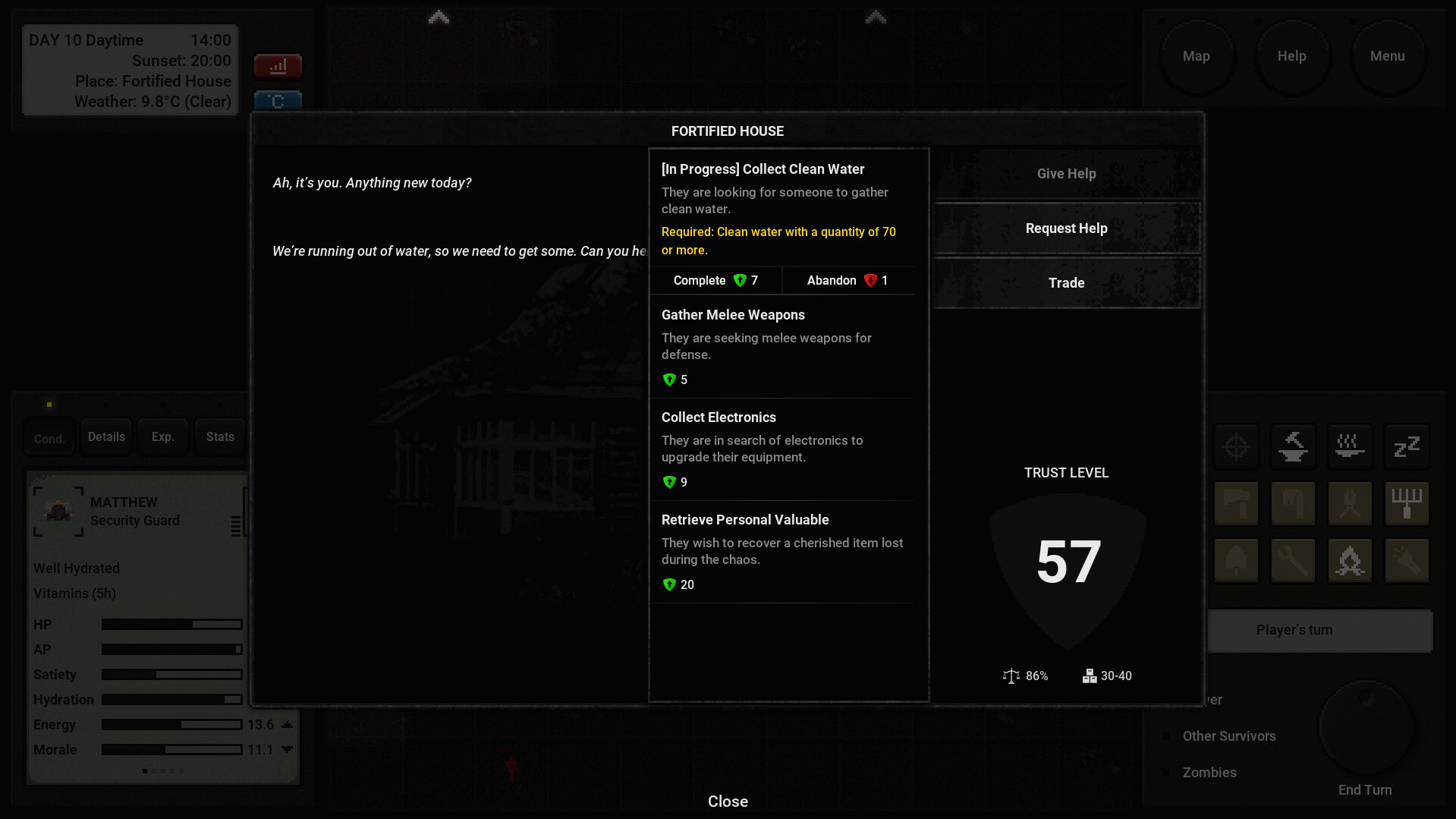The height and width of the screenshot is (819, 1456).
Task: Switch to the Exp. tab
Action: click(x=162, y=437)
